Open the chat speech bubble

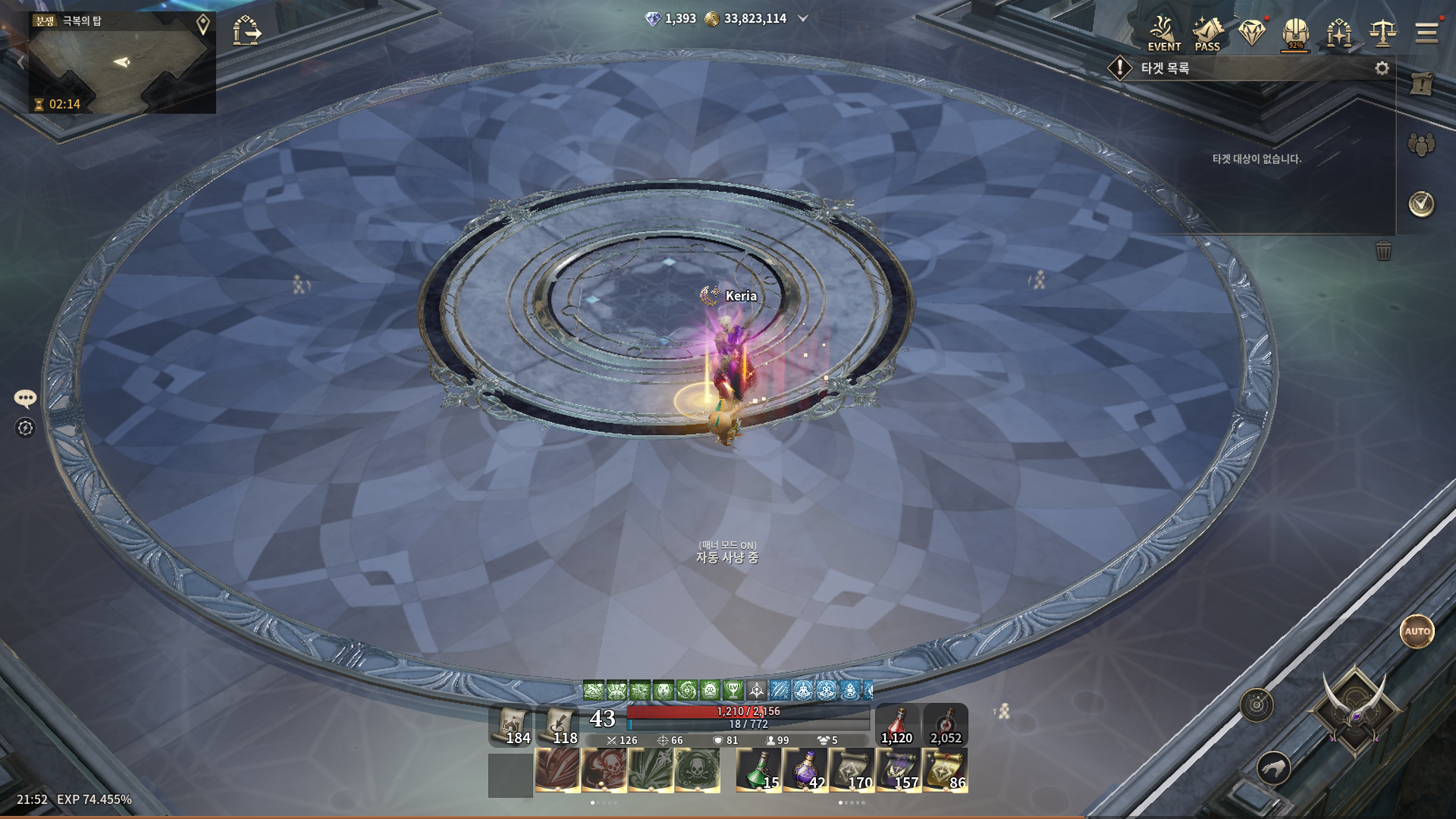(x=25, y=398)
